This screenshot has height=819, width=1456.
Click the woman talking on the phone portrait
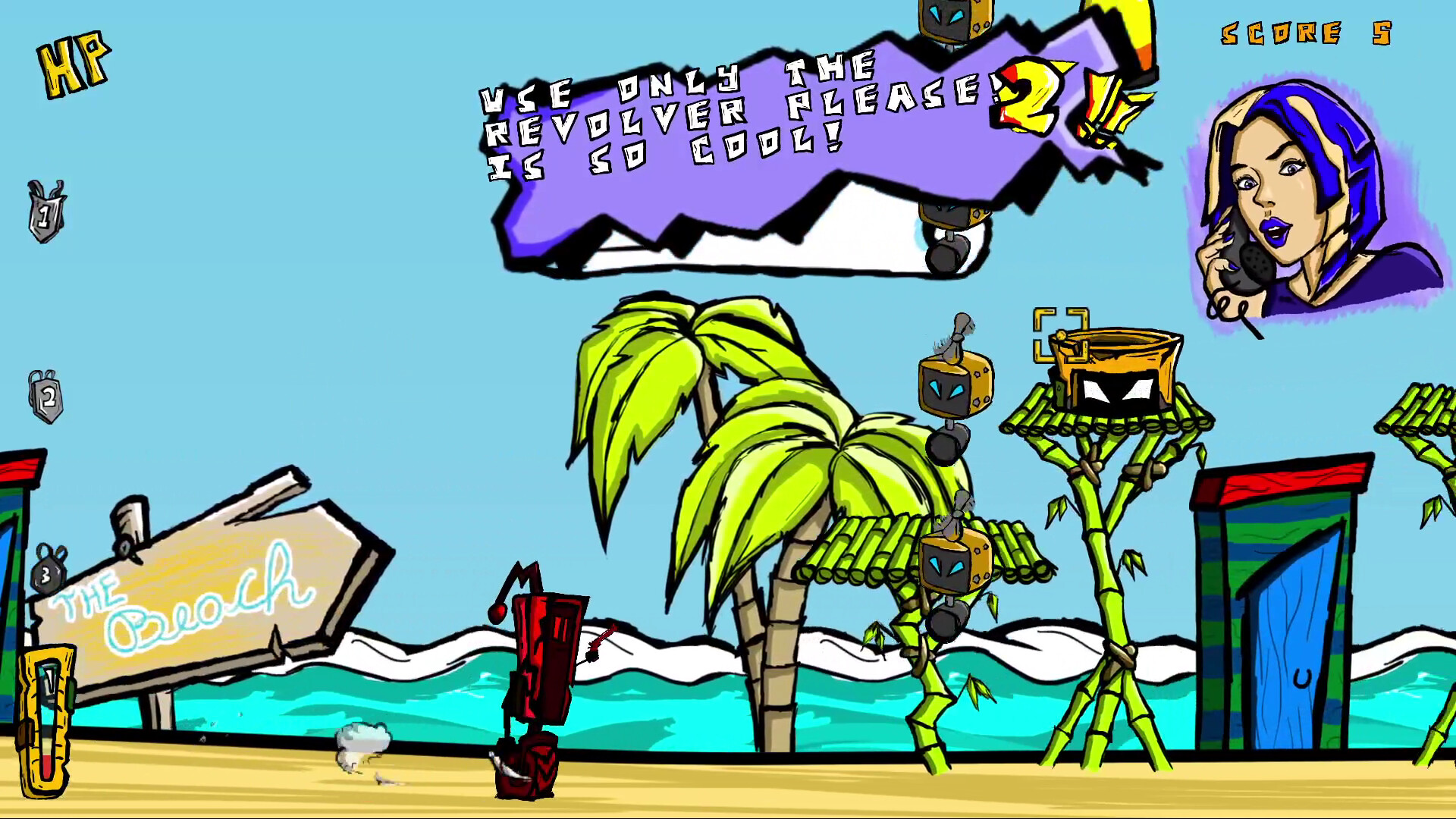(1289, 190)
